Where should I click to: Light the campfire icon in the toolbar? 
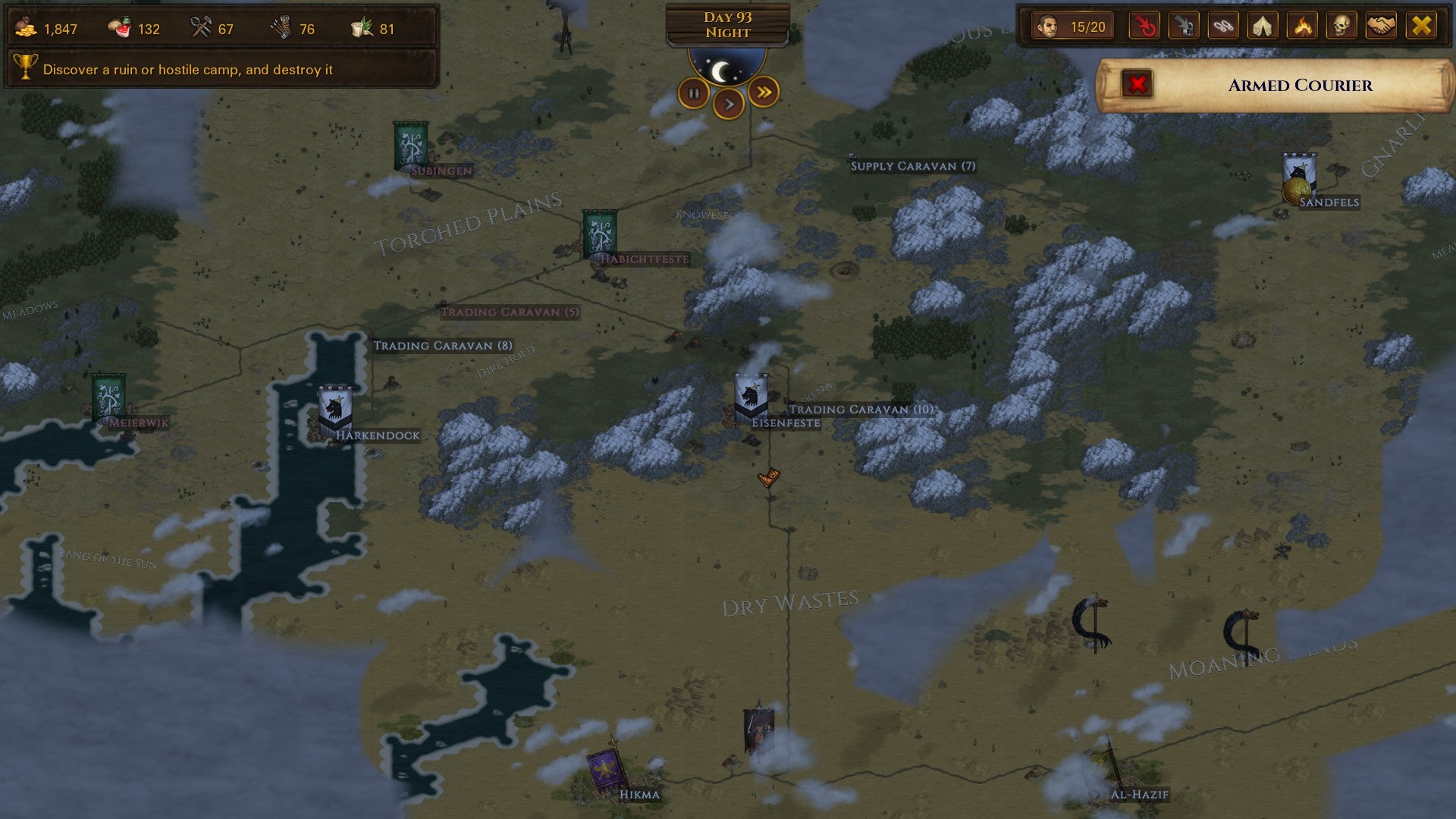tap(1306, 27)
